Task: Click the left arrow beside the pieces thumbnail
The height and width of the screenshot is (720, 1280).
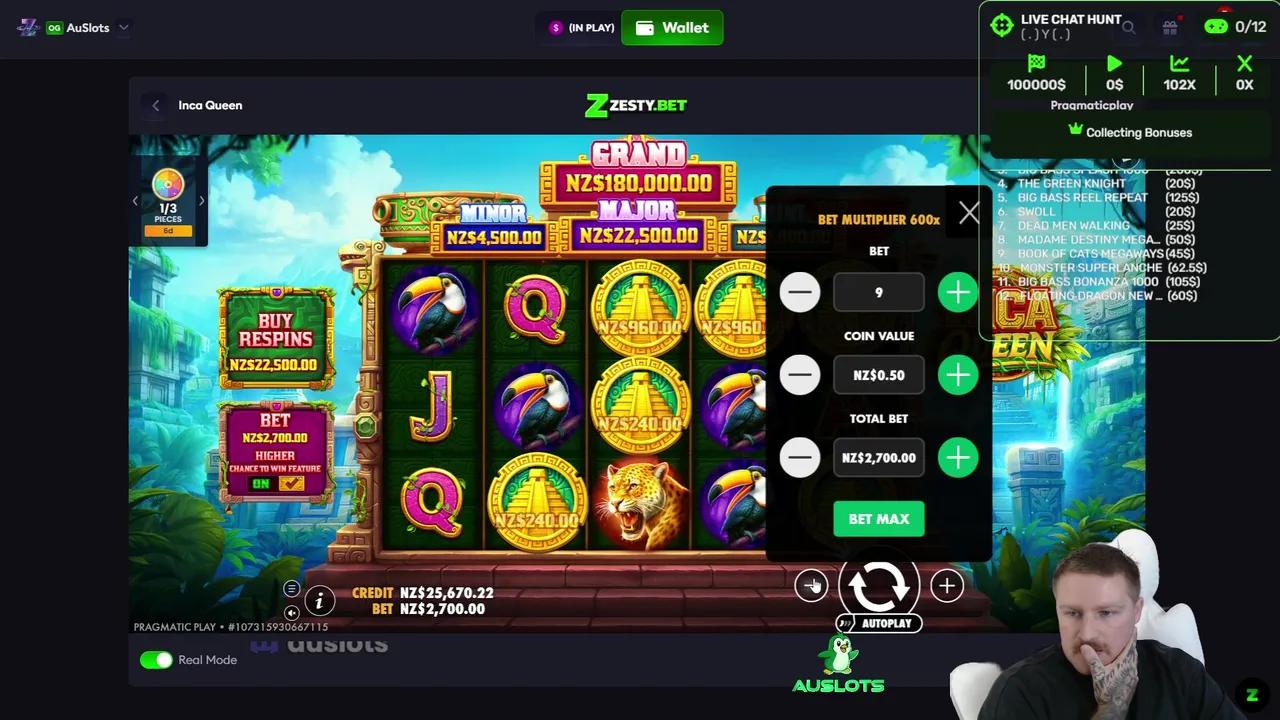Action: 136,200
